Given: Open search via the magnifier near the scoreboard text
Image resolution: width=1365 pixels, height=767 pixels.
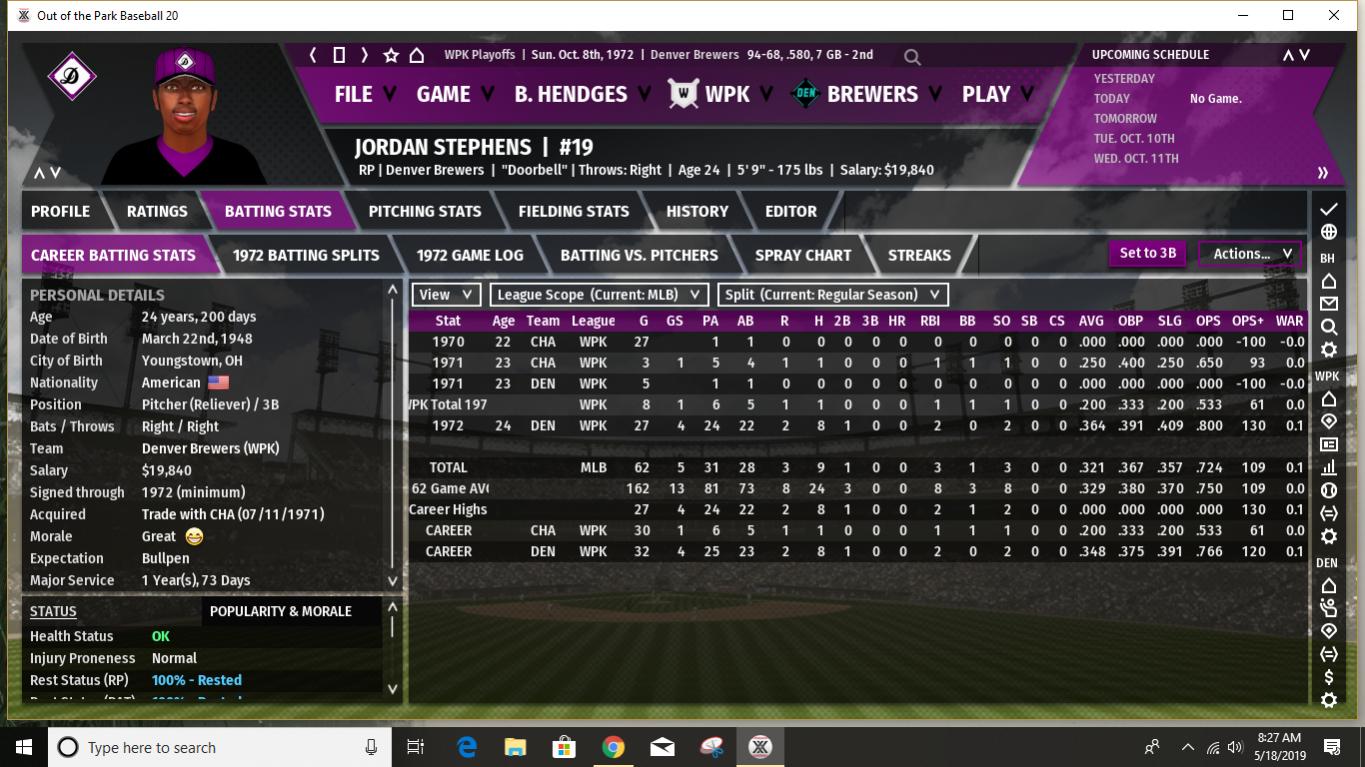Looking at the screenshot, I should (911, 57).
